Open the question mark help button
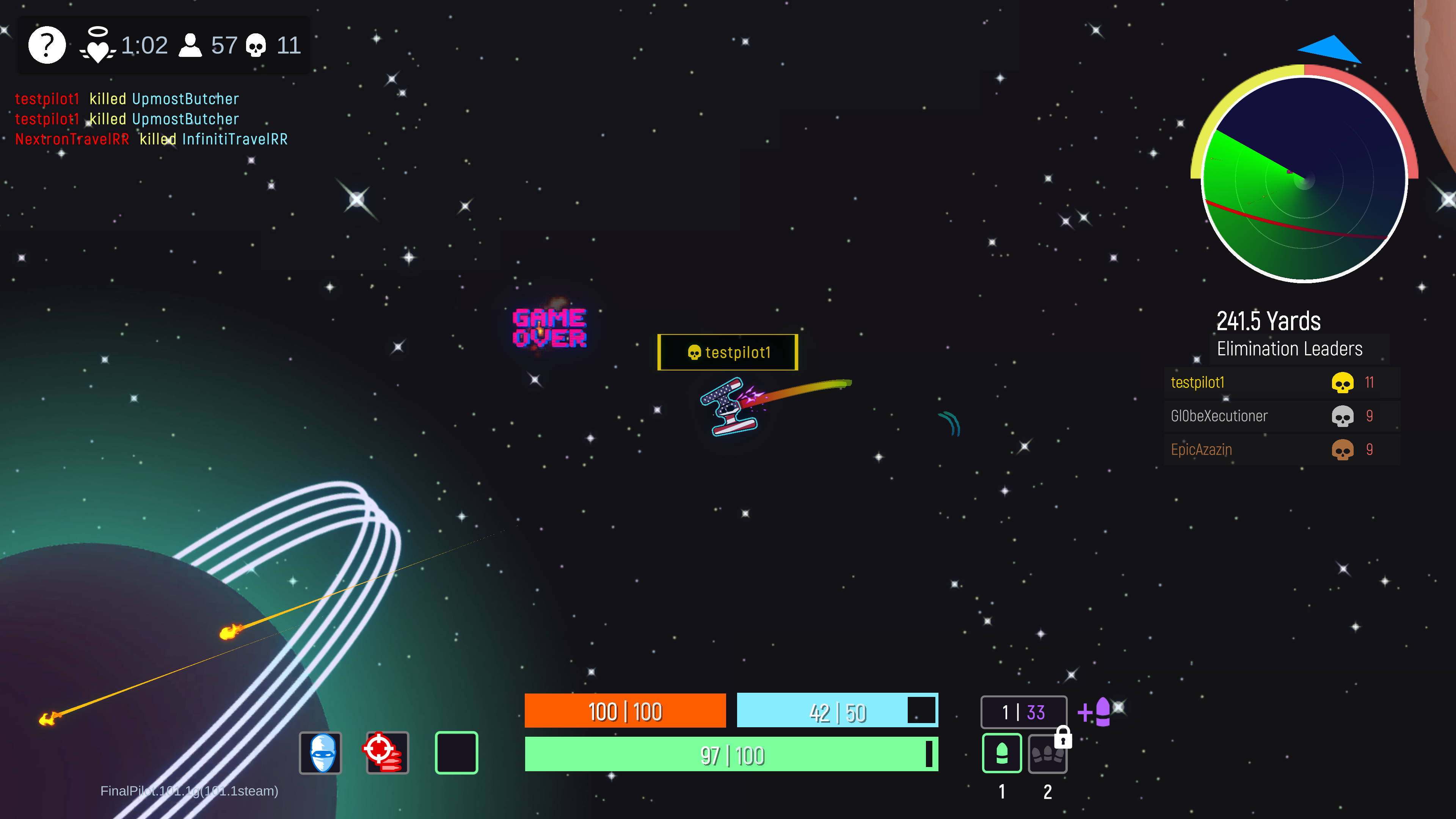 click(x=47, y=45)
